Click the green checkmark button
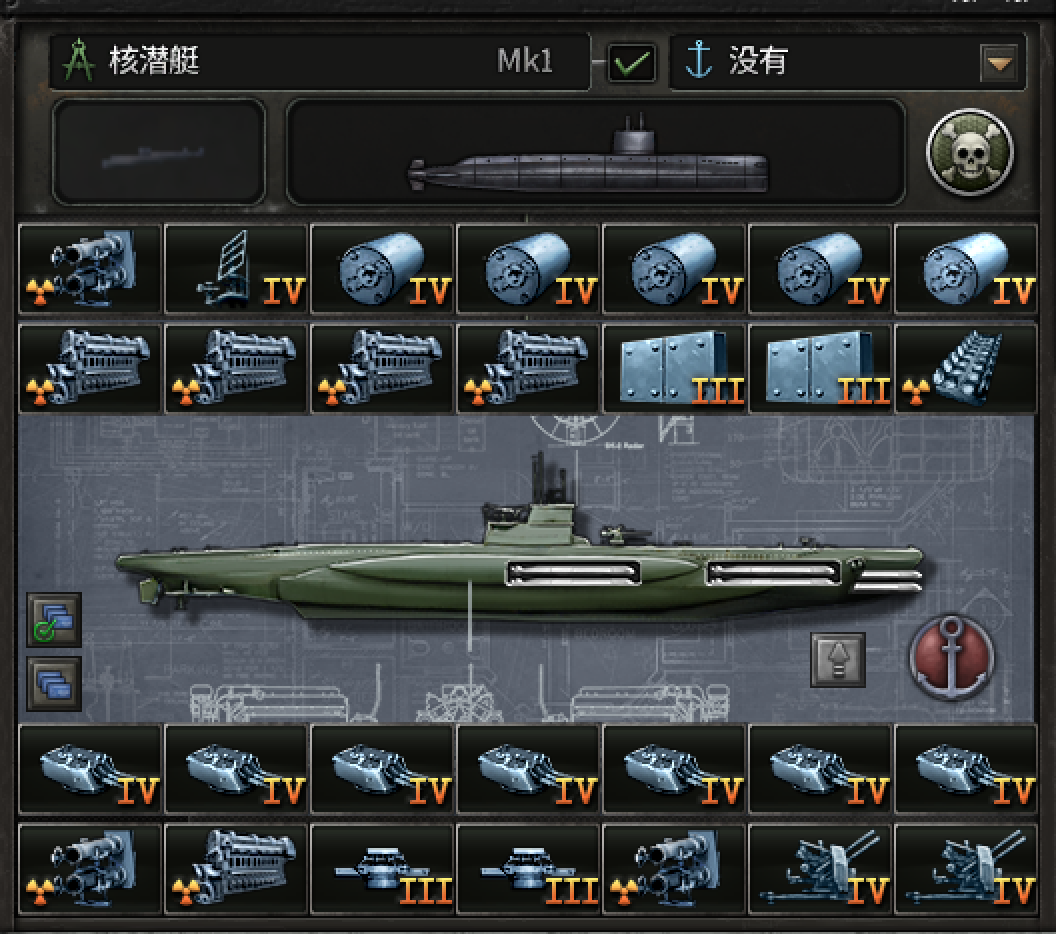The image size is (1056, 934). click(632, 64)
